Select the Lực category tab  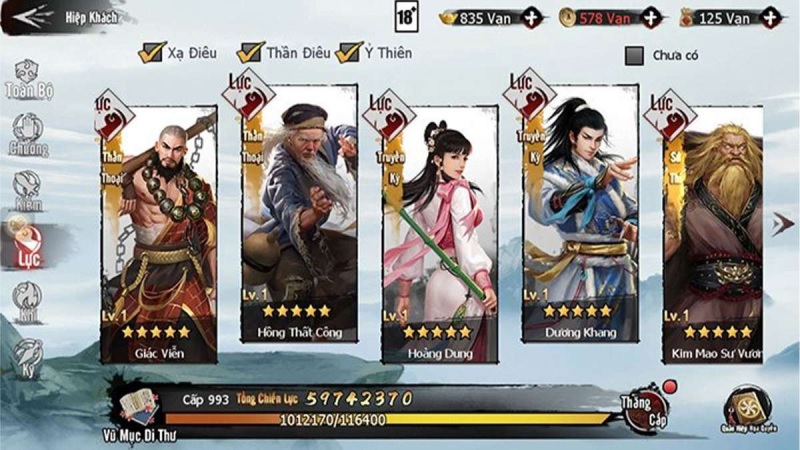pyautogui.click(x=28, y=245)
